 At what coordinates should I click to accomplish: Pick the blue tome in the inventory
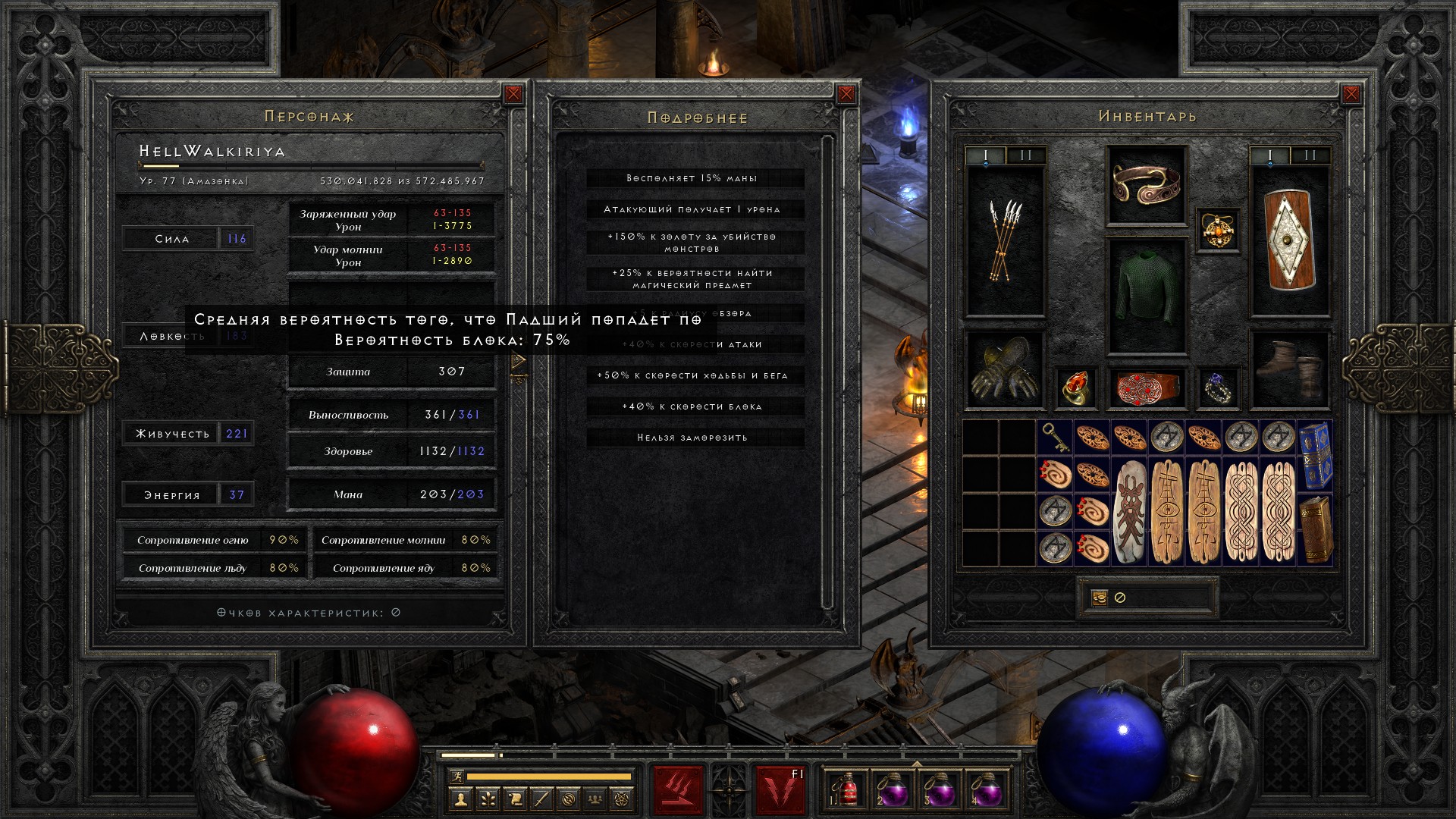click(x=1316, y=455)
